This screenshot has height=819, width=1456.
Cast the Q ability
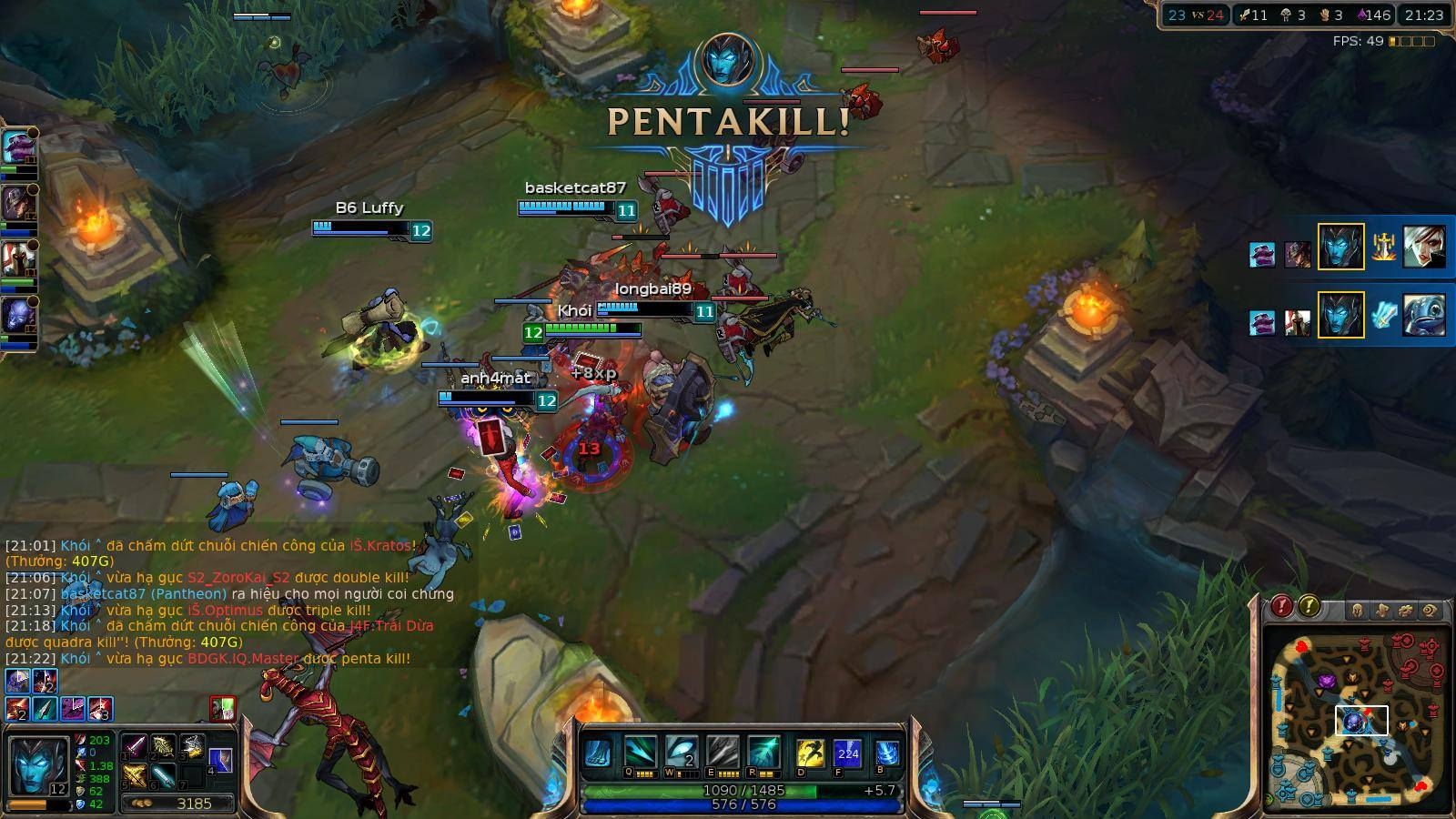(x=639, y=753)
